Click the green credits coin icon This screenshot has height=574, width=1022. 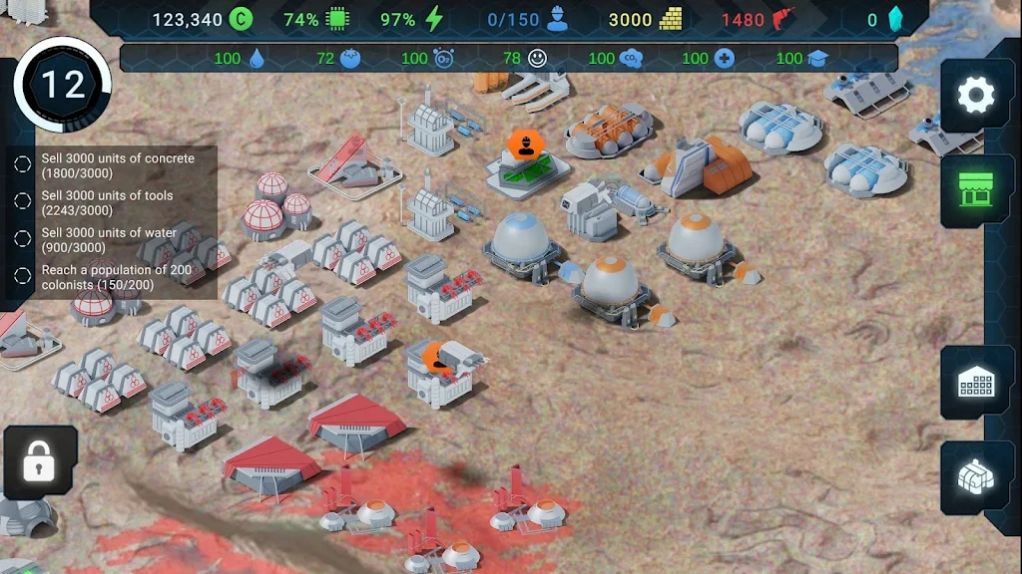240,19
